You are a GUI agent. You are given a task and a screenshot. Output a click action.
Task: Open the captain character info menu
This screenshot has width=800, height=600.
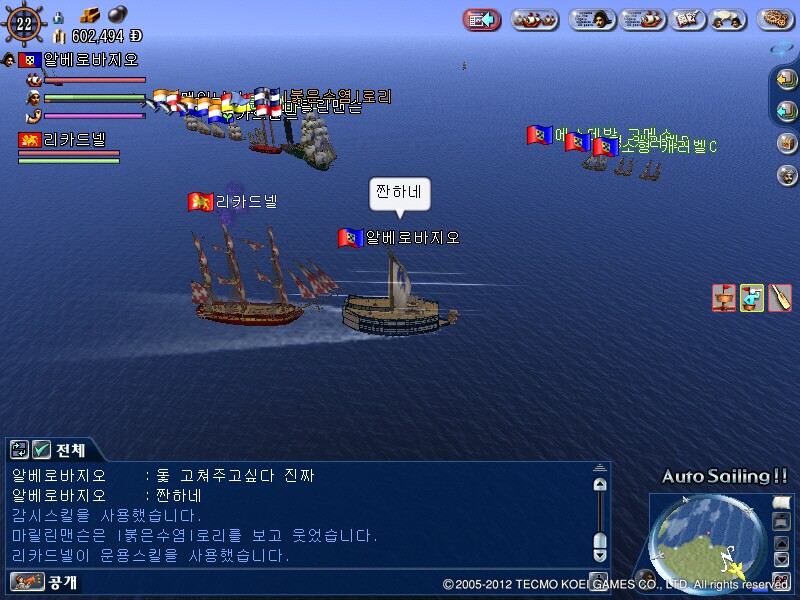pyautogui.click(x=591, y=19)
